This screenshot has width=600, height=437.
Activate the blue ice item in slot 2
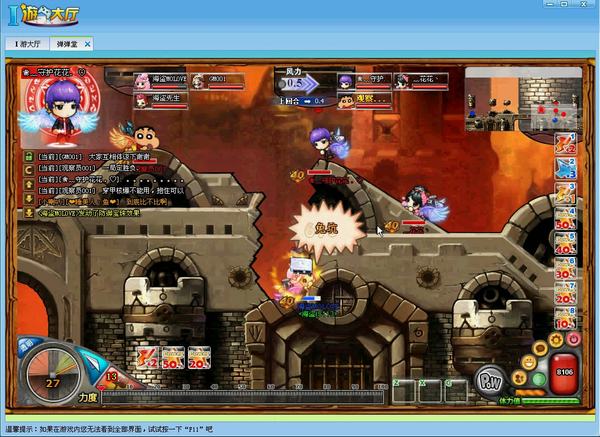click(566, 168)
